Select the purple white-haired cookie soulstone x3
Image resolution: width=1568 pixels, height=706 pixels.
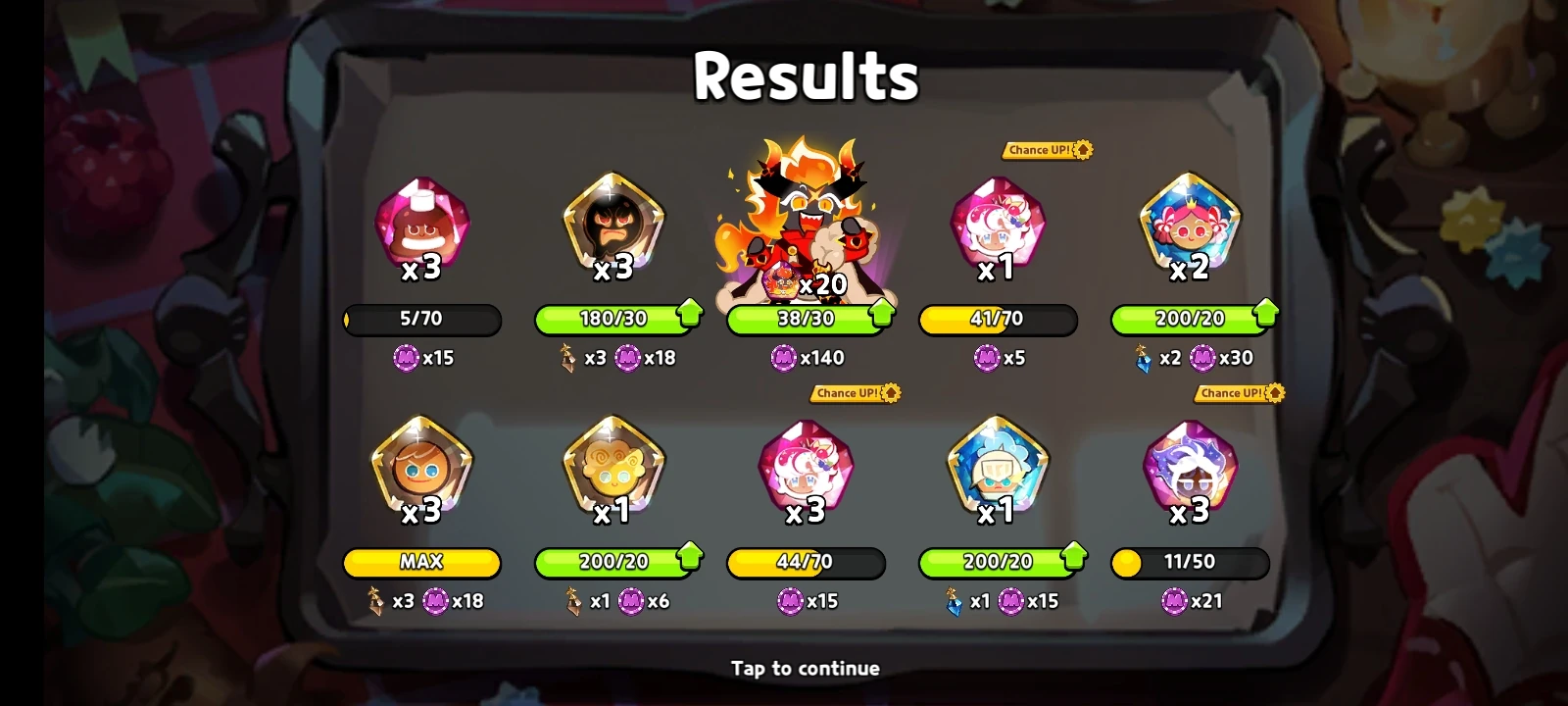click(1190, 471)
